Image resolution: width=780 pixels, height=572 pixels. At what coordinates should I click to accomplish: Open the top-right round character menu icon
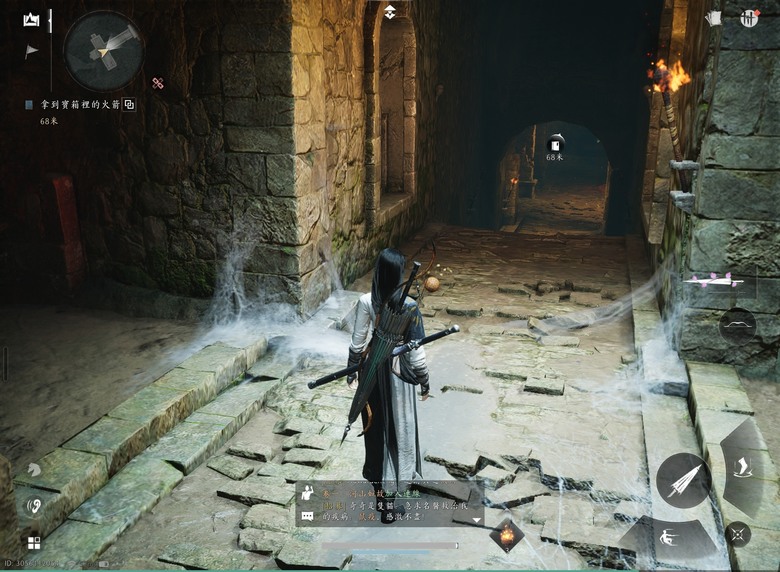(749, 18)
